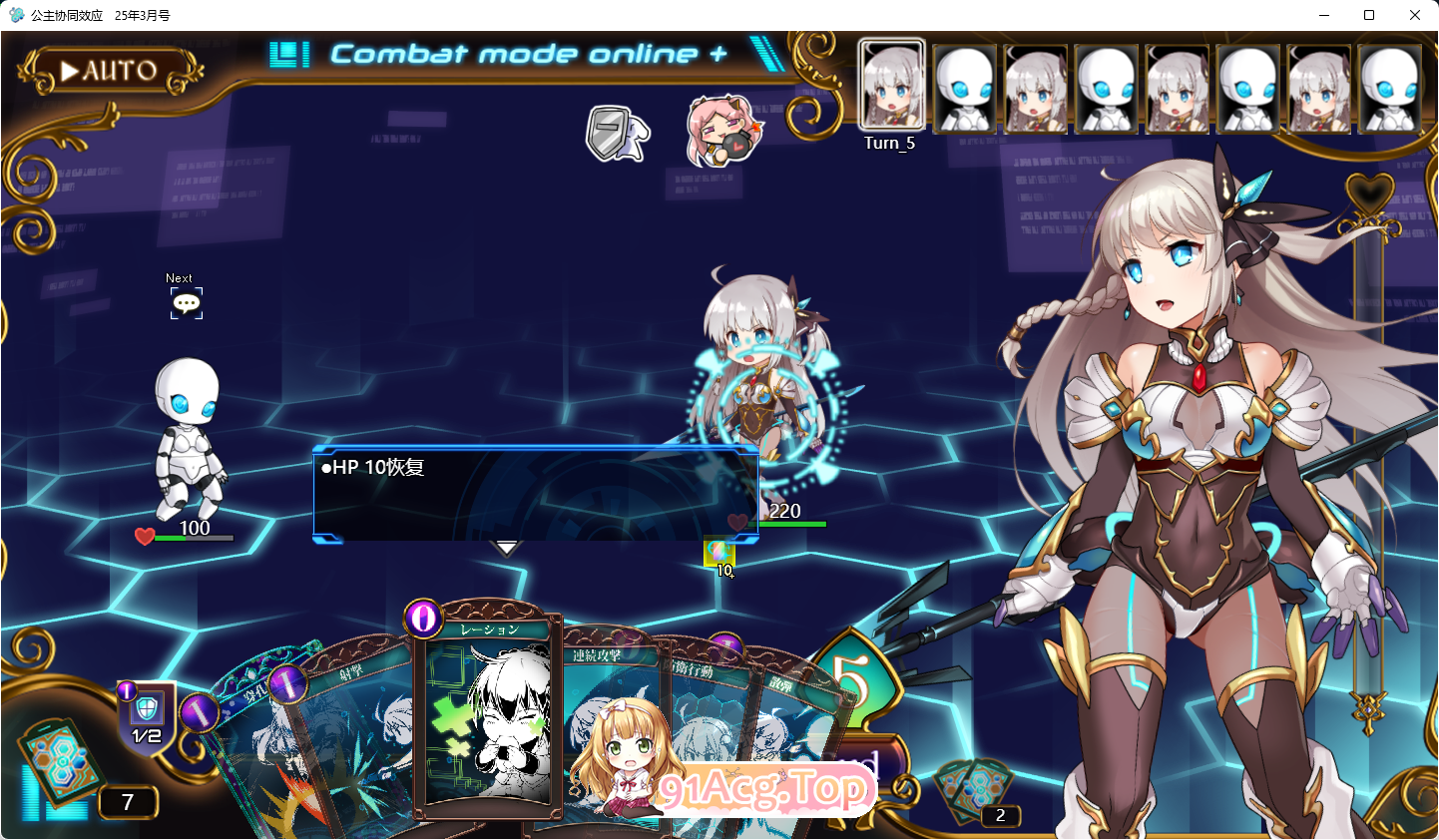Click the Next speech bubble indicator
This screenshot has height=840, width=1439.
point(186,301)
